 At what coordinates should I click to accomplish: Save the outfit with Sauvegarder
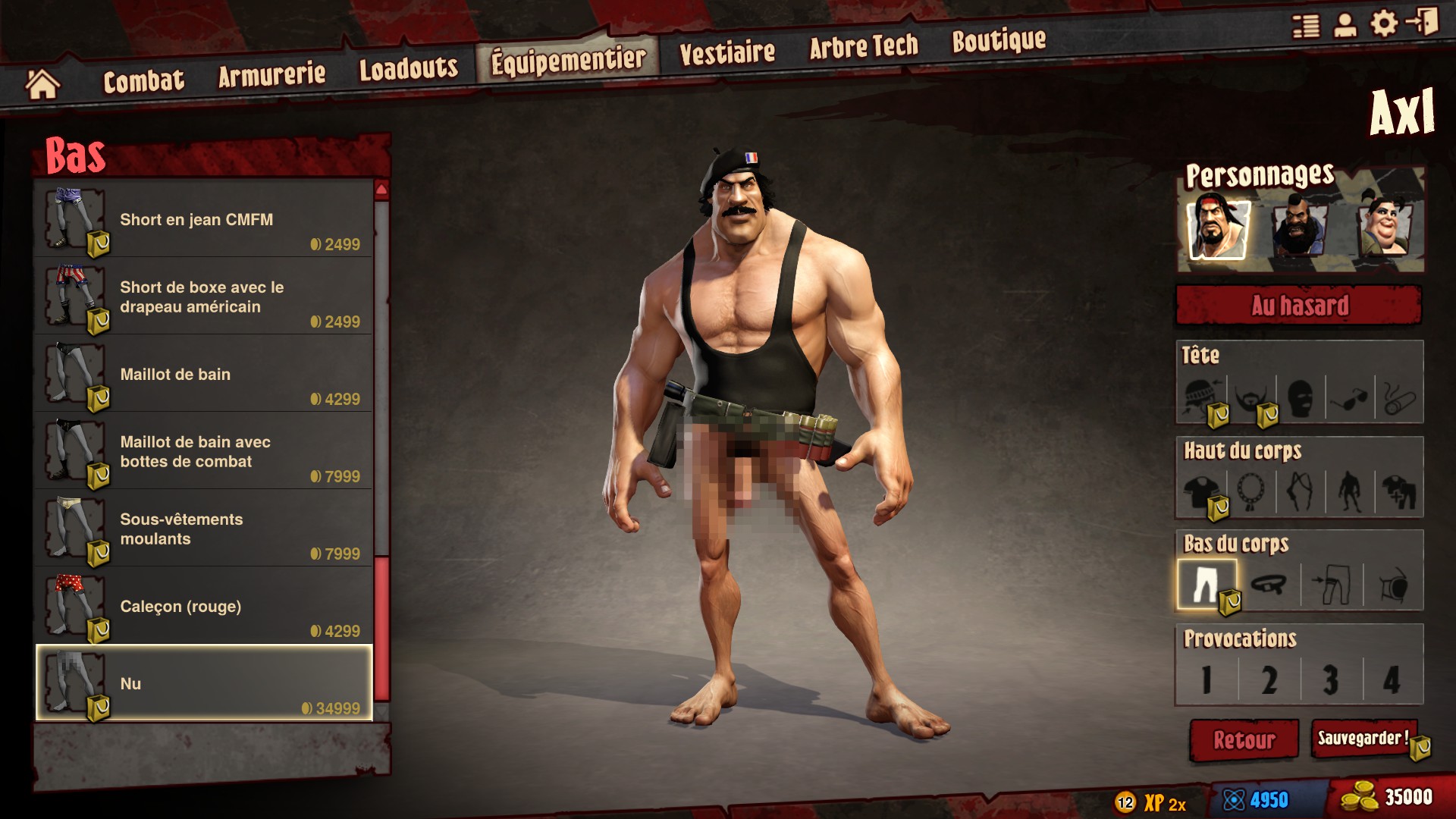coord(1363,739)
